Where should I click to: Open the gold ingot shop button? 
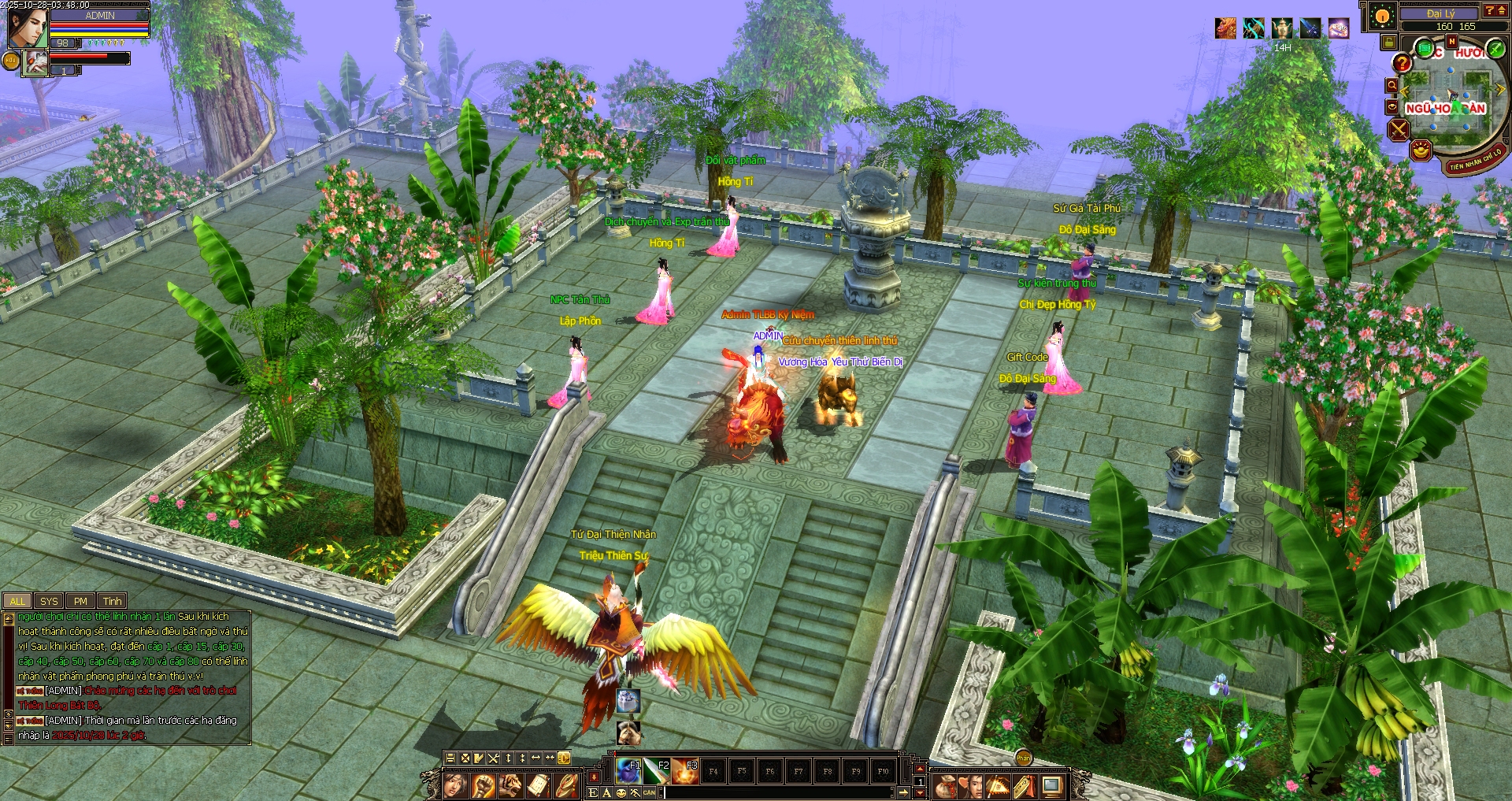1421,149
